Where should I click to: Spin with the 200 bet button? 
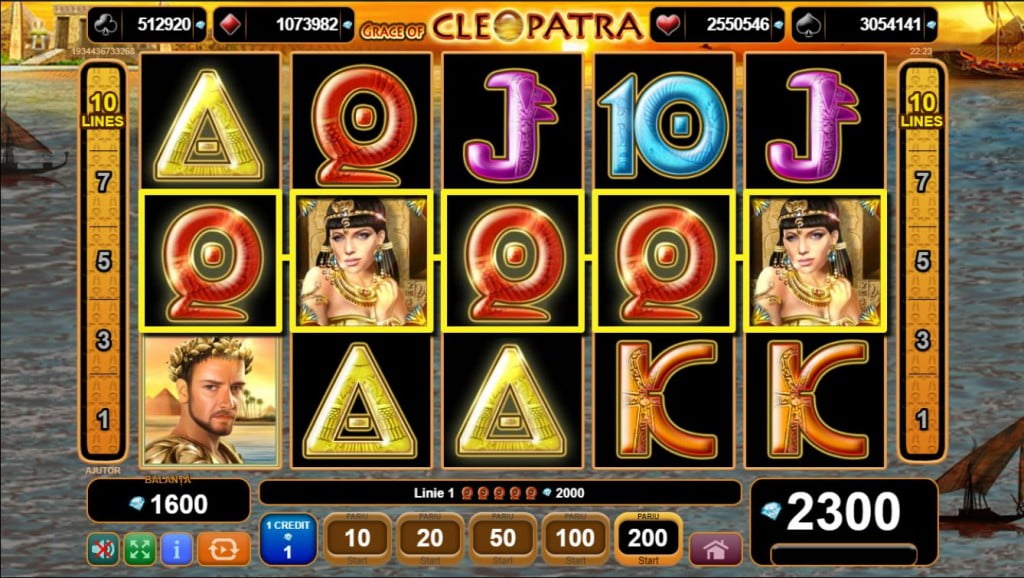[x=649, y=540]
